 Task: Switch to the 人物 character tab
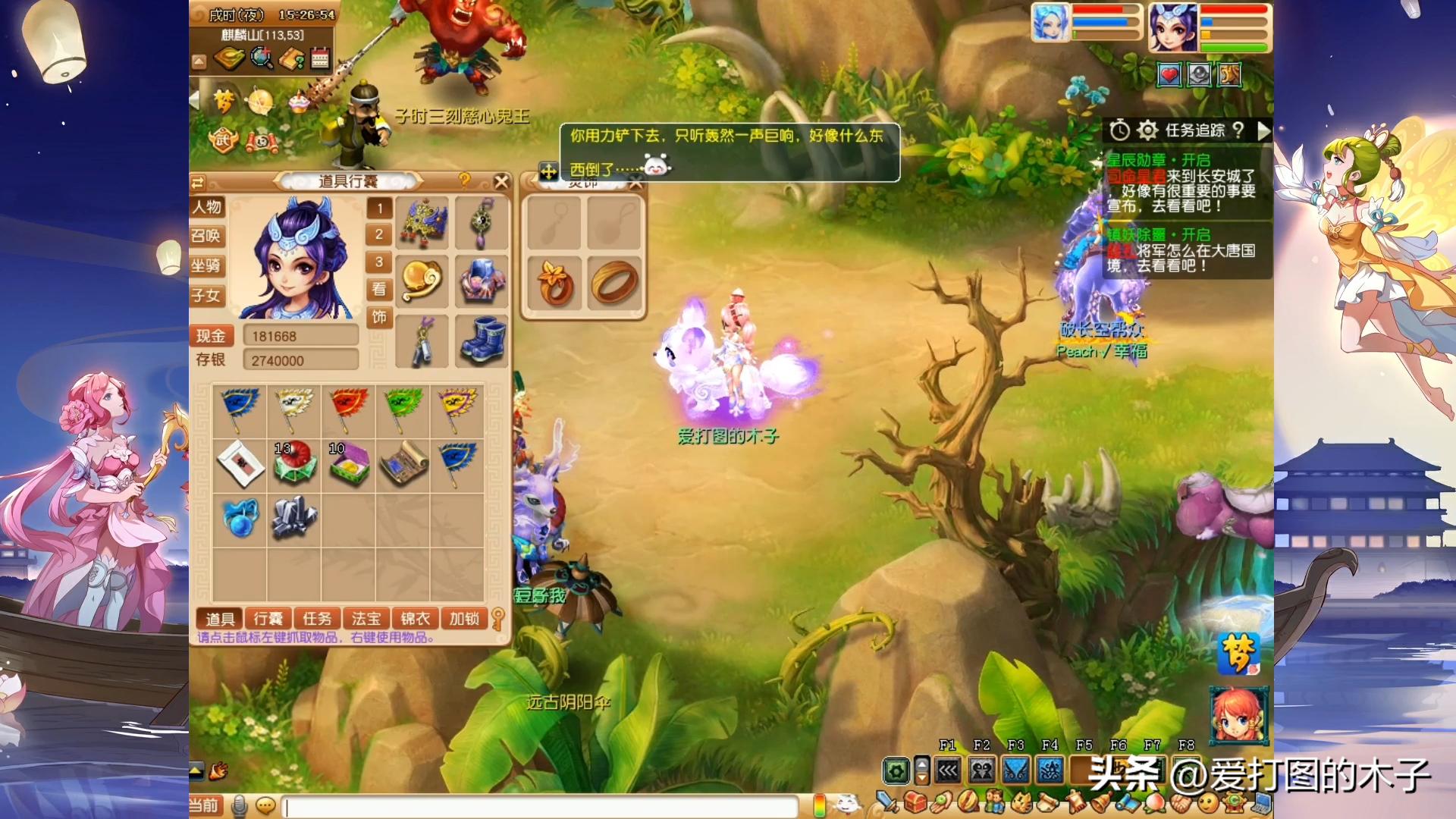pos(207,207)
